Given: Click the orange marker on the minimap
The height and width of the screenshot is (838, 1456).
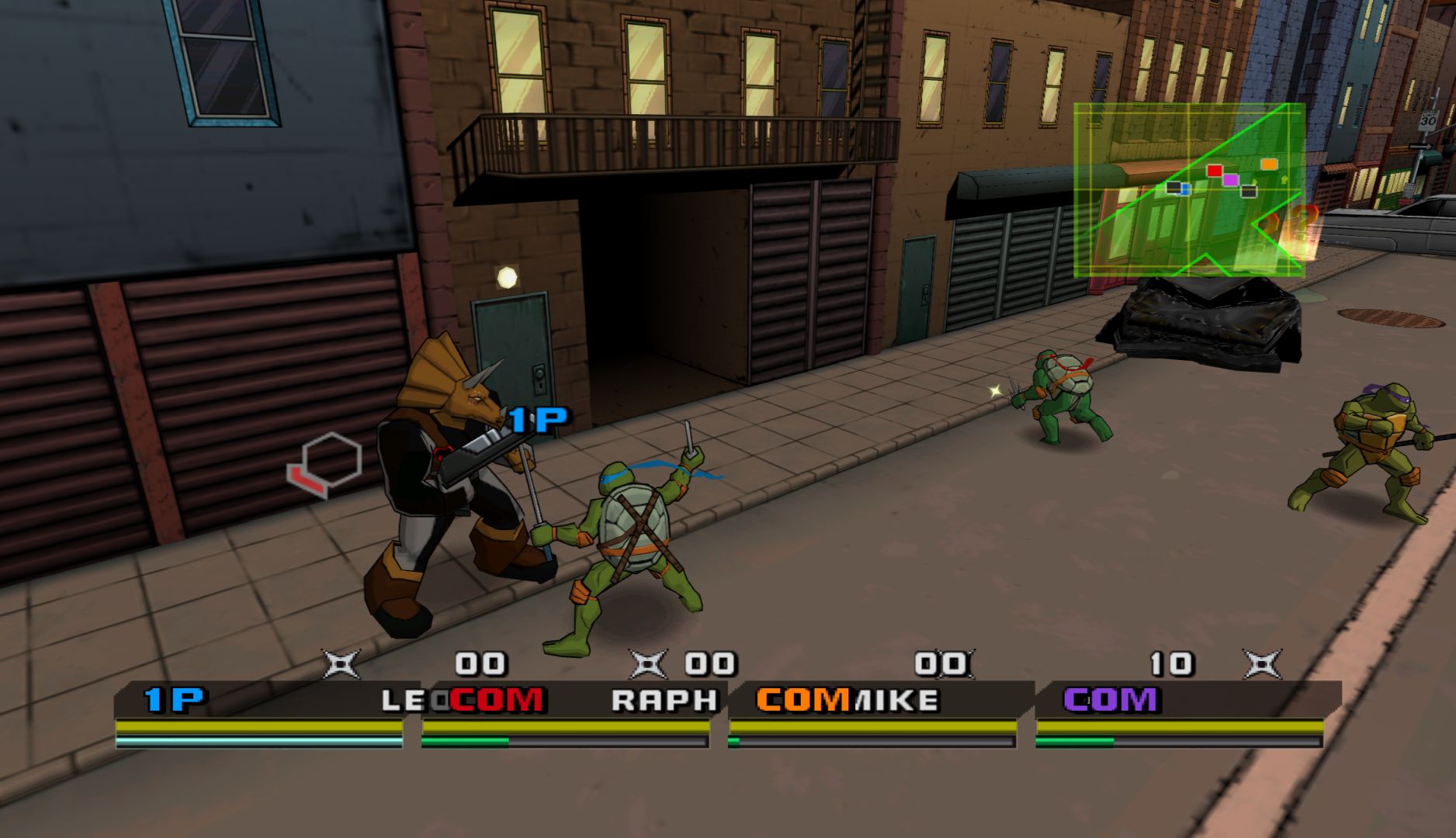Looking at the screenshot, I should coord(1268,164).
